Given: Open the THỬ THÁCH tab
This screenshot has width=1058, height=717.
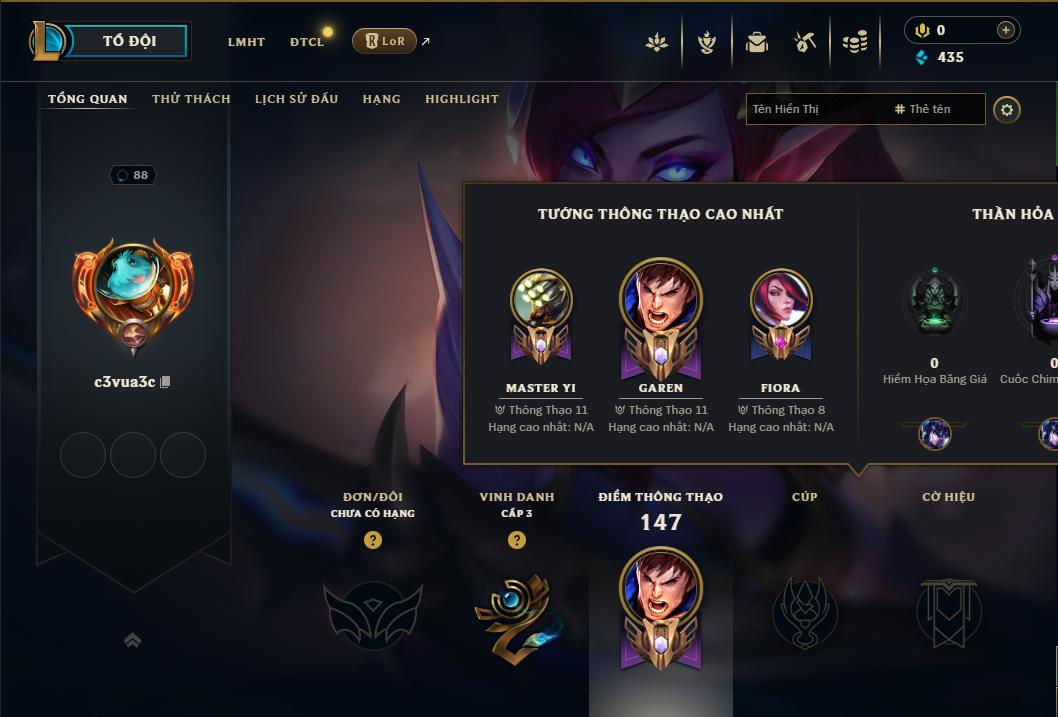Looking at the screenshot, I should coord(191,99).
